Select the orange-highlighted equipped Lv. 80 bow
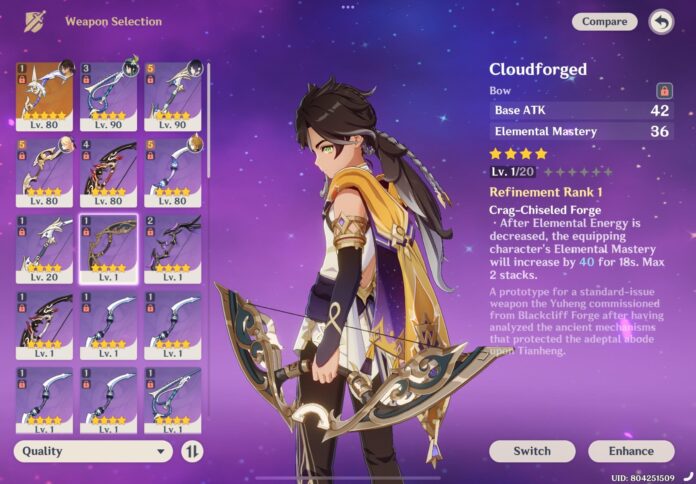The height and width of the screenshot is (484, 696). (44, 94)
